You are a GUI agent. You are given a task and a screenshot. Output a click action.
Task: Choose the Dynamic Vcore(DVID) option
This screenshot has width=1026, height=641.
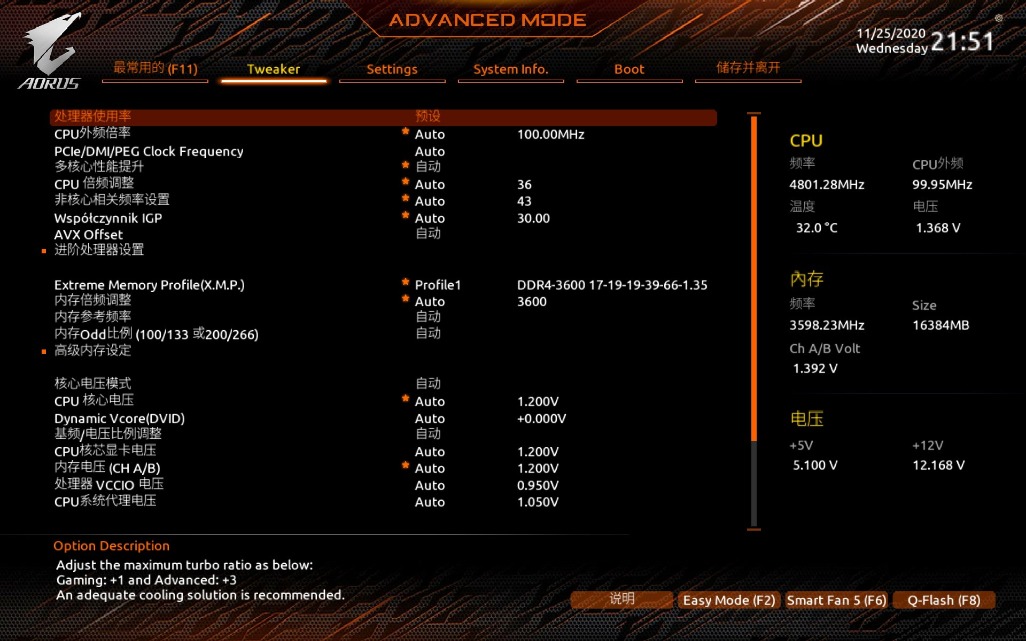(x=119, y=418)
